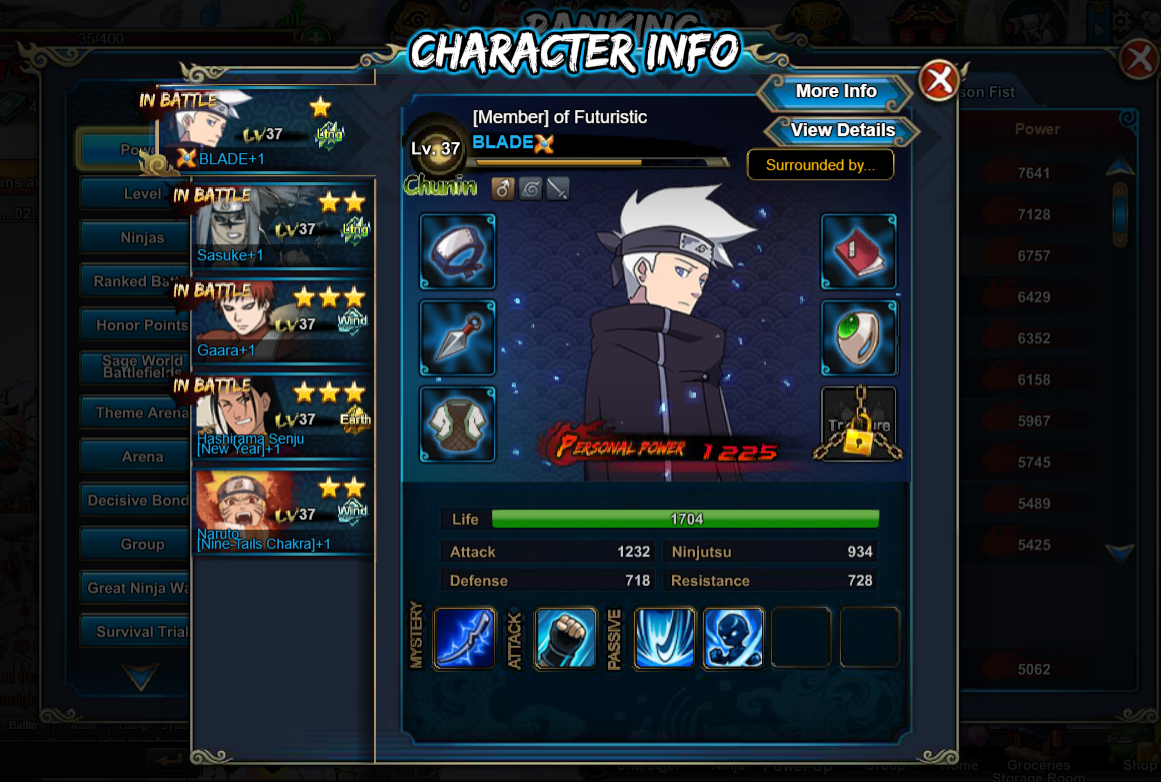1161x782 pixels.
Task: Switch to the Group ranking category
Action: 141,545
